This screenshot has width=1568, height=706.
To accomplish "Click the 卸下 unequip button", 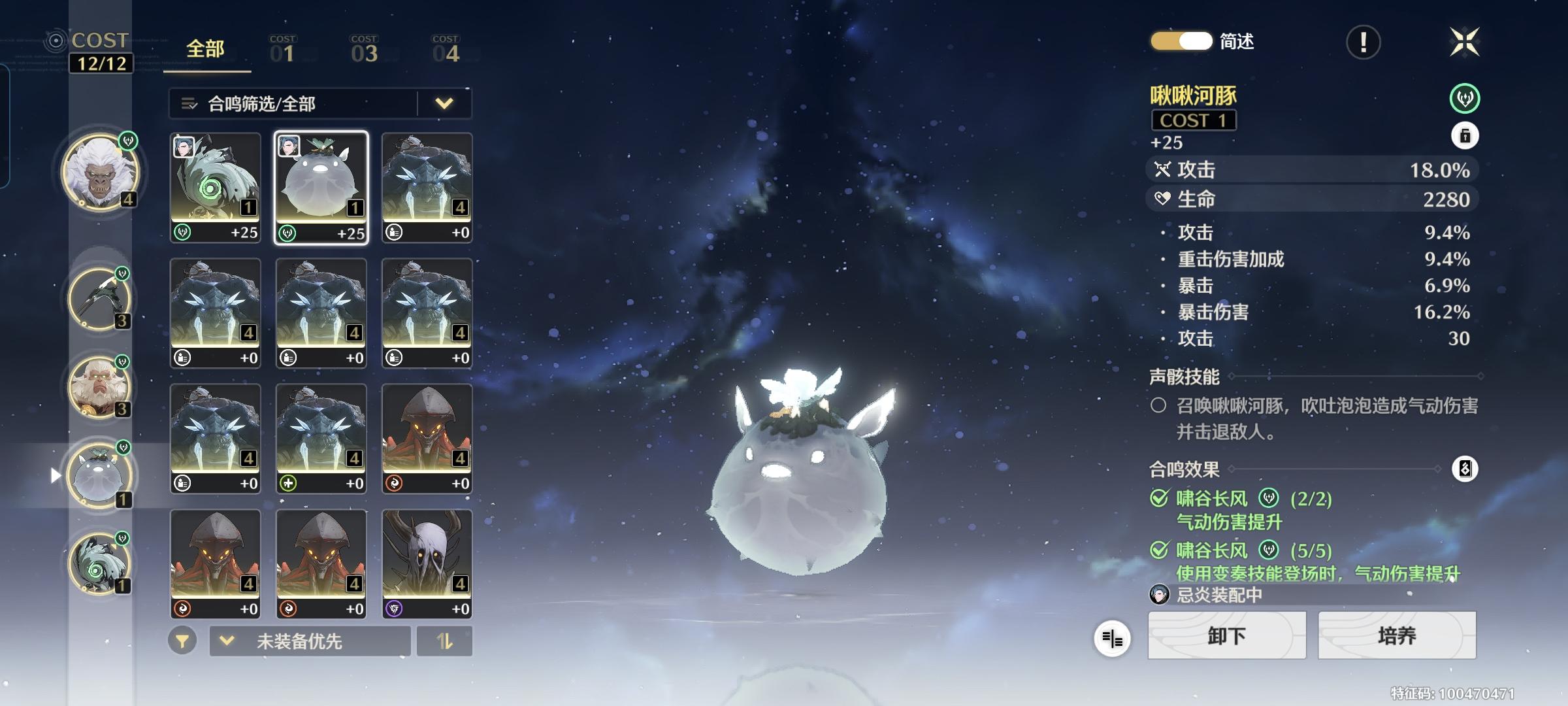I will 1226,635.
